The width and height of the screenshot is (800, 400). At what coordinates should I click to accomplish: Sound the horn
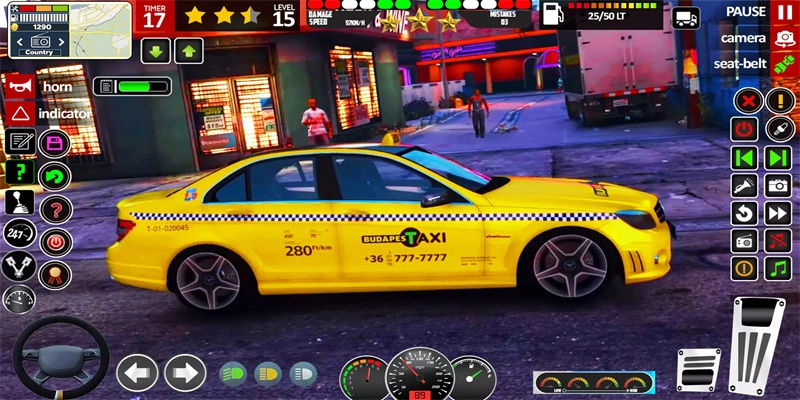pyautogui.click(x=18, y=87)
